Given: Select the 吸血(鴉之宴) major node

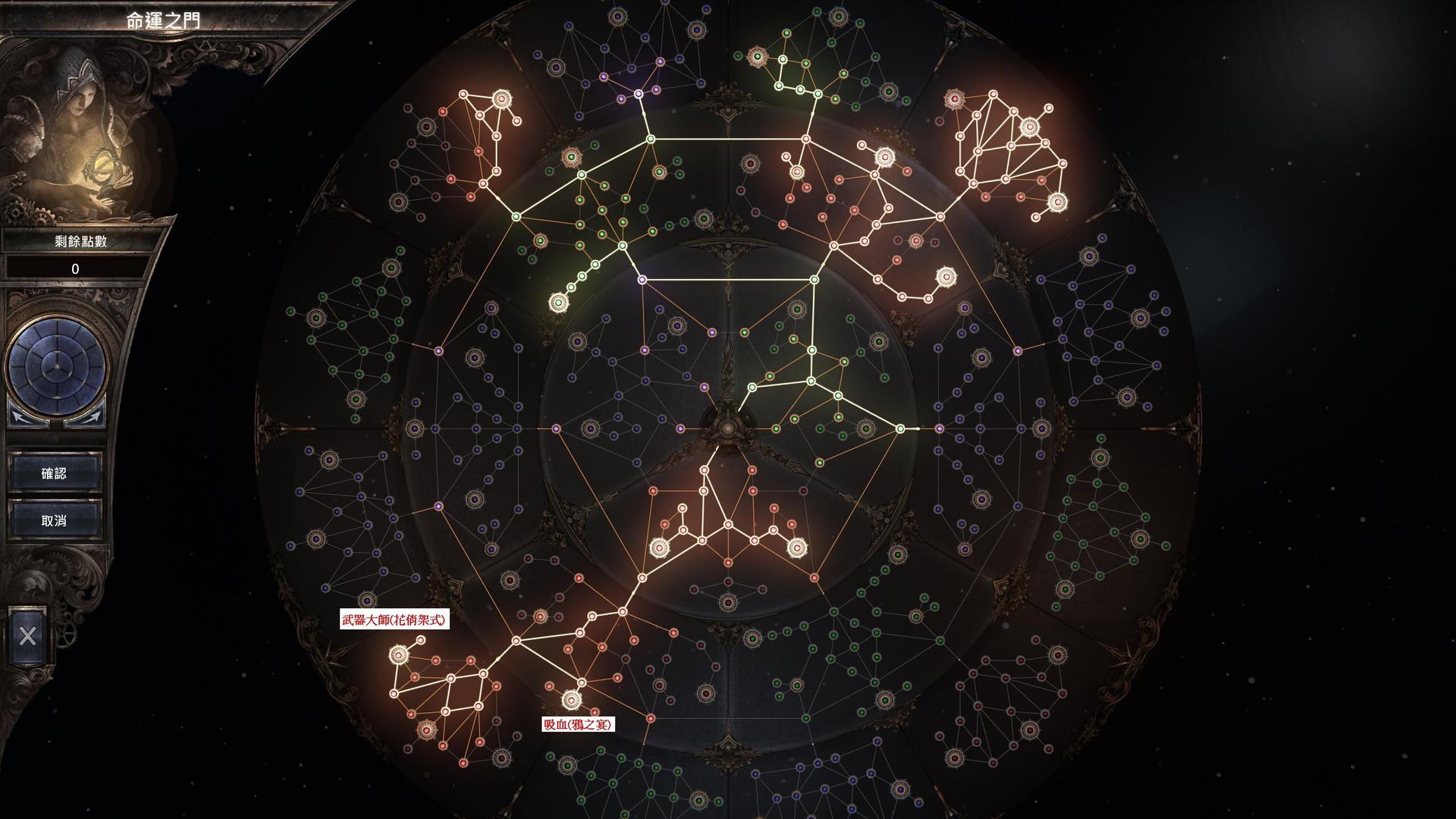Looking at the screenshot, I should click(571, 698).
